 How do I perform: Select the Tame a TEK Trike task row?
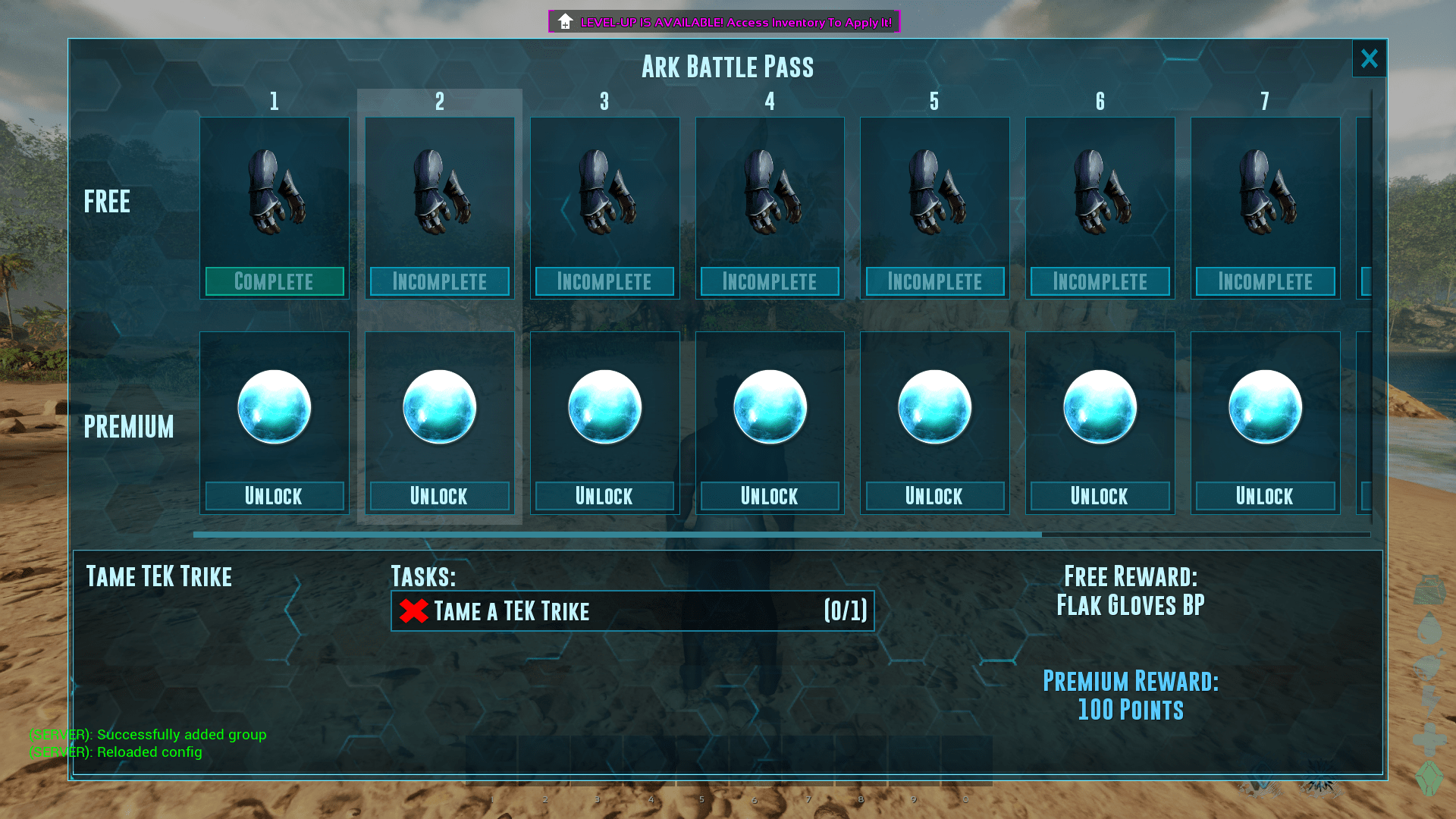tap(632, 611)
